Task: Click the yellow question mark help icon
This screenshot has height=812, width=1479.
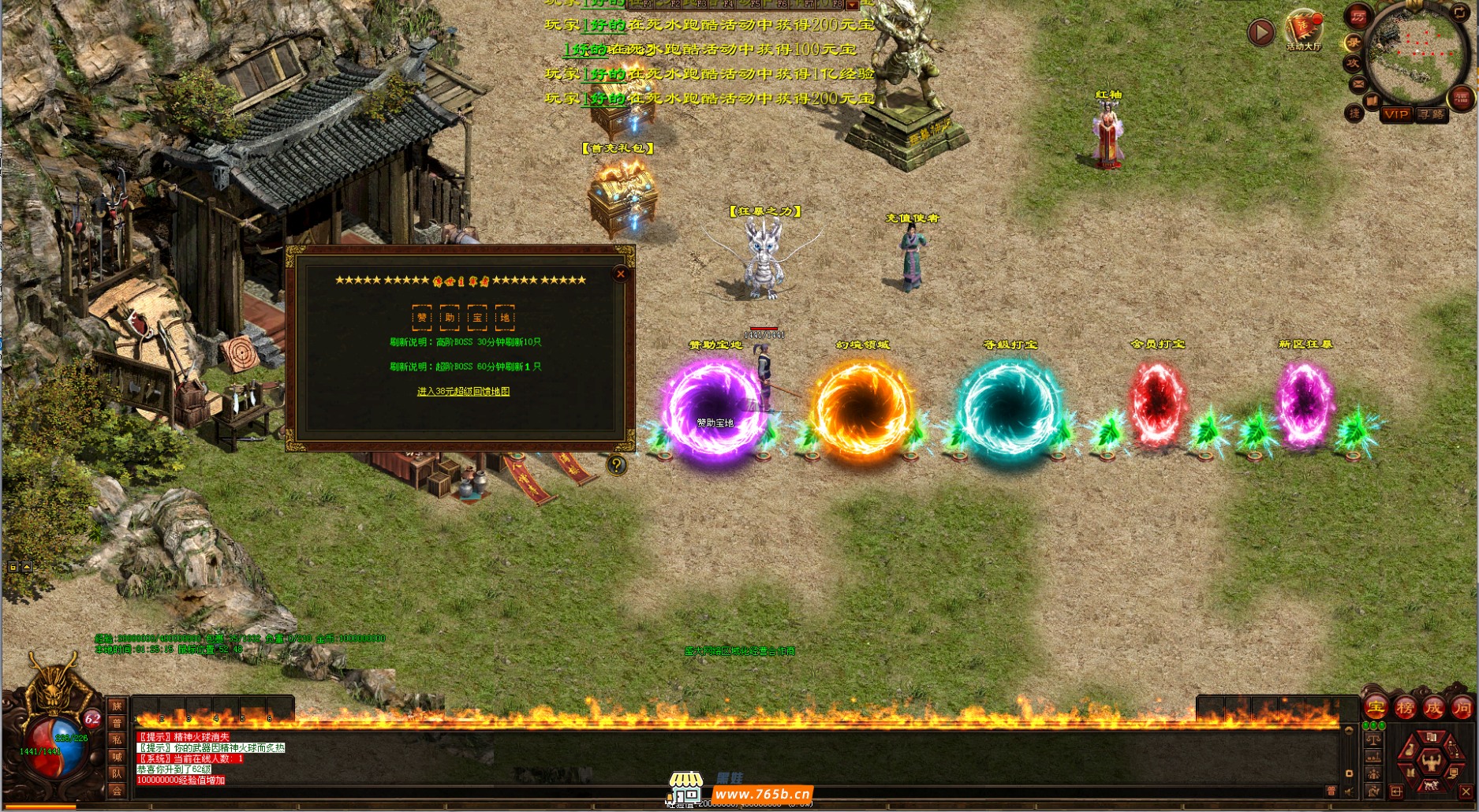Action: pos(616,465)
